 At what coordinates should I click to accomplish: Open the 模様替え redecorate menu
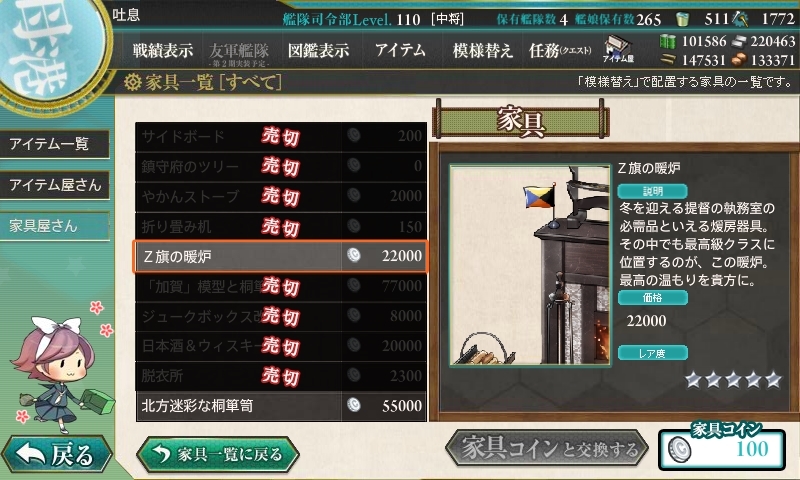pos(483,50)
